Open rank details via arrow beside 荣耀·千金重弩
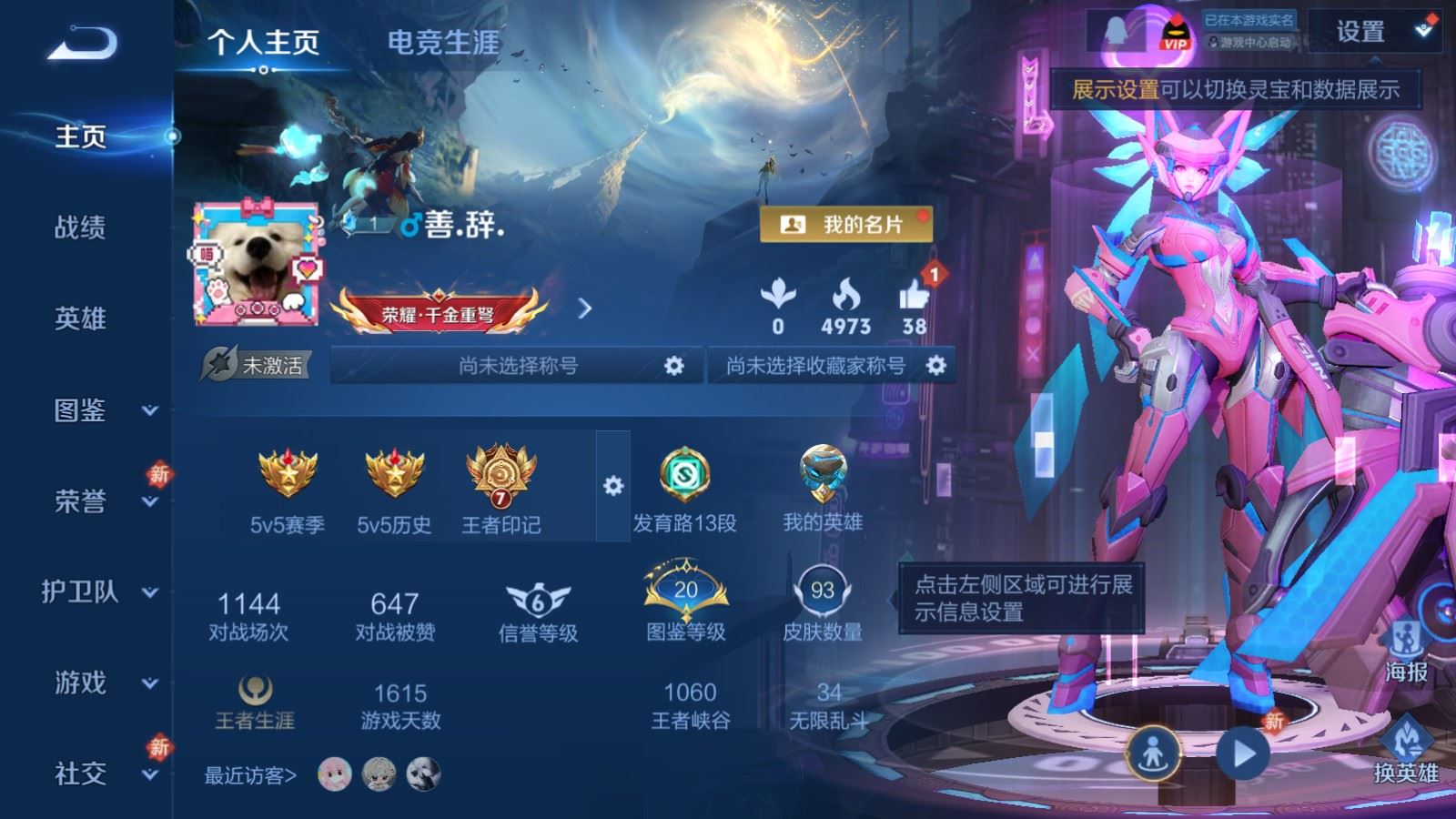This screenshot has width=1456, height=819. (582, 309)
